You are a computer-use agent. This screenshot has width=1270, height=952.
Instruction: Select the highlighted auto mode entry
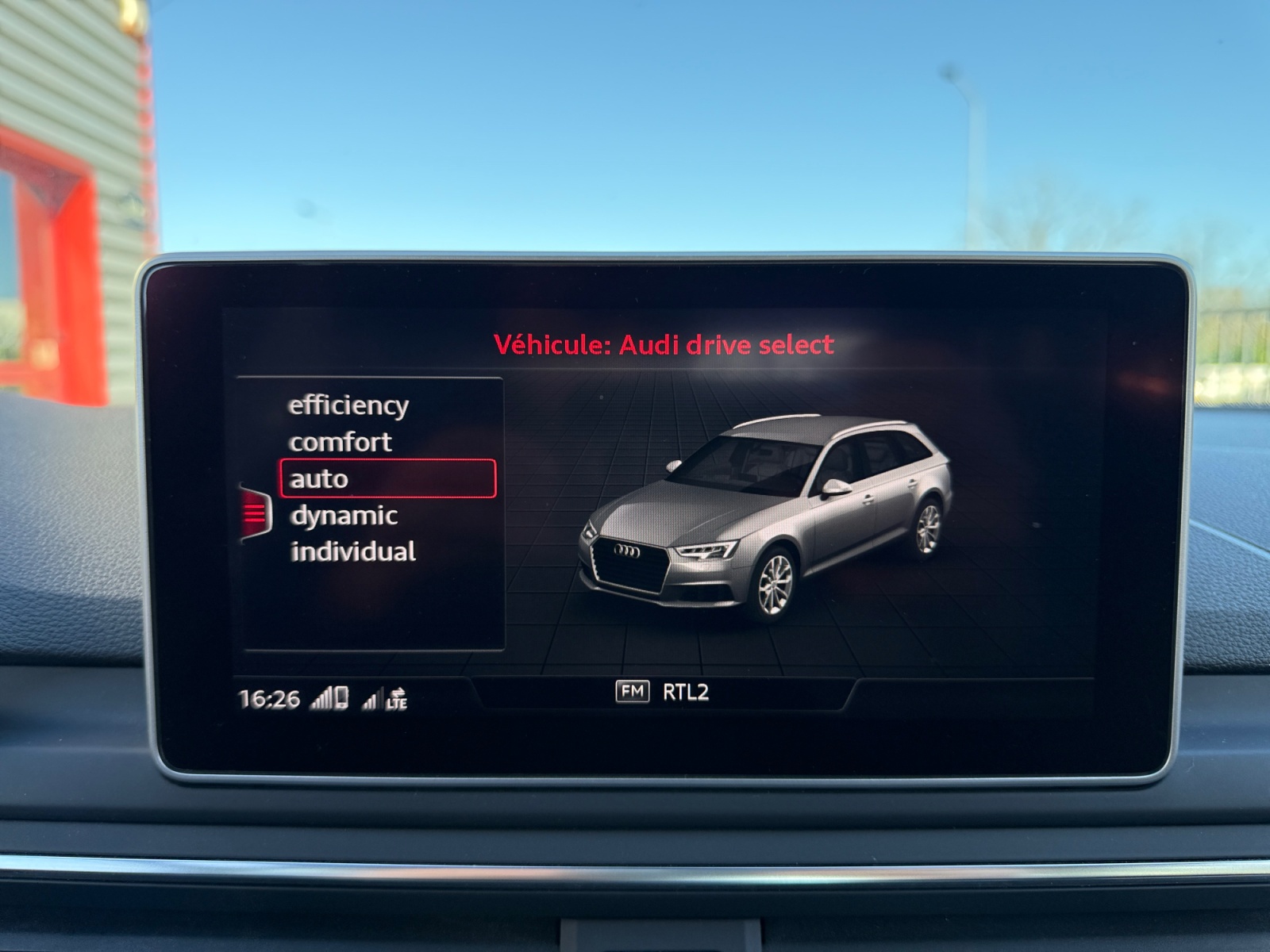point(317,478)
